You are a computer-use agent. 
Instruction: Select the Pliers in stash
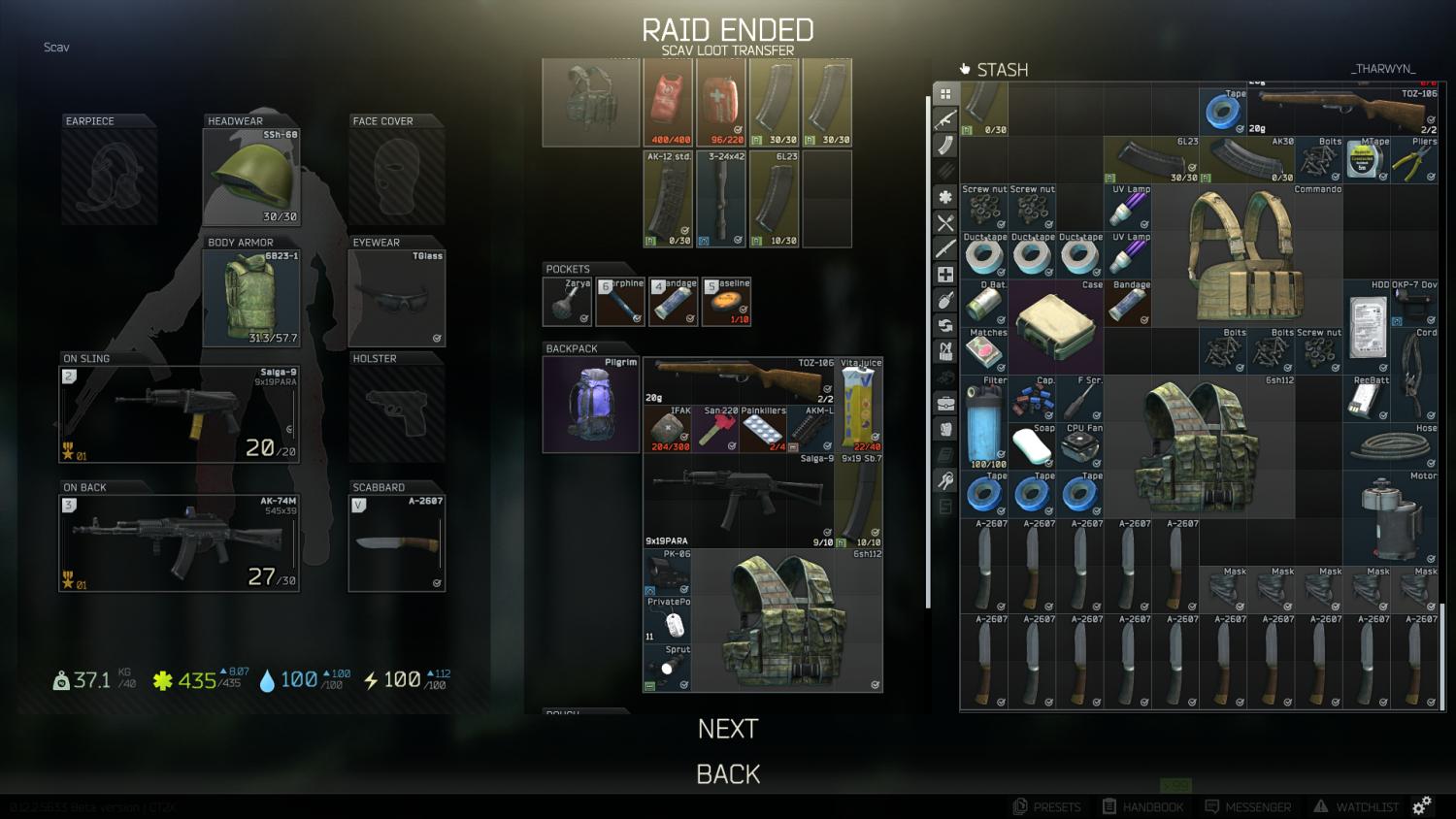pyautogui.click(x=1414, y=160)
